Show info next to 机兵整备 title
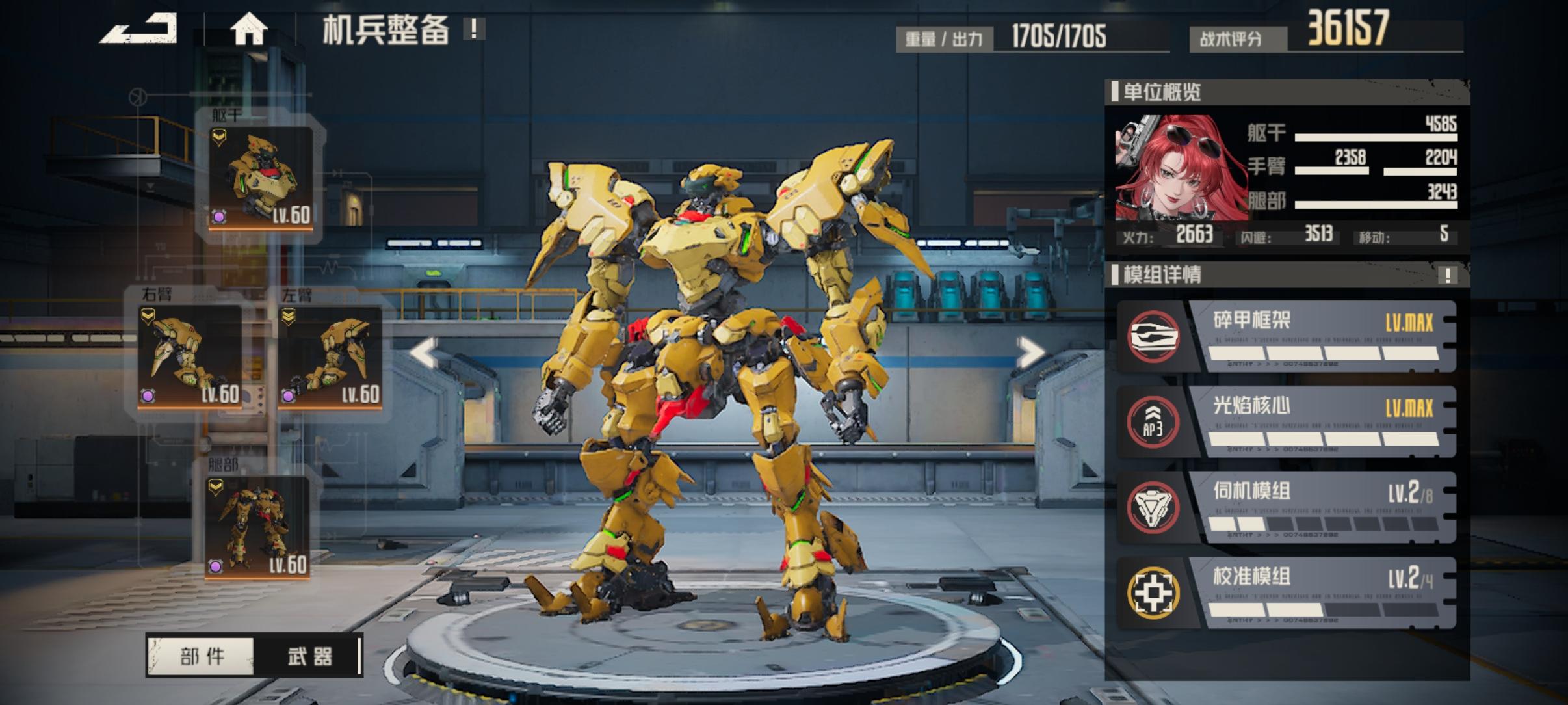Image resolution: width=1568 pixels, height=705 pixels. pyautogui.click(x=474, y=29)
